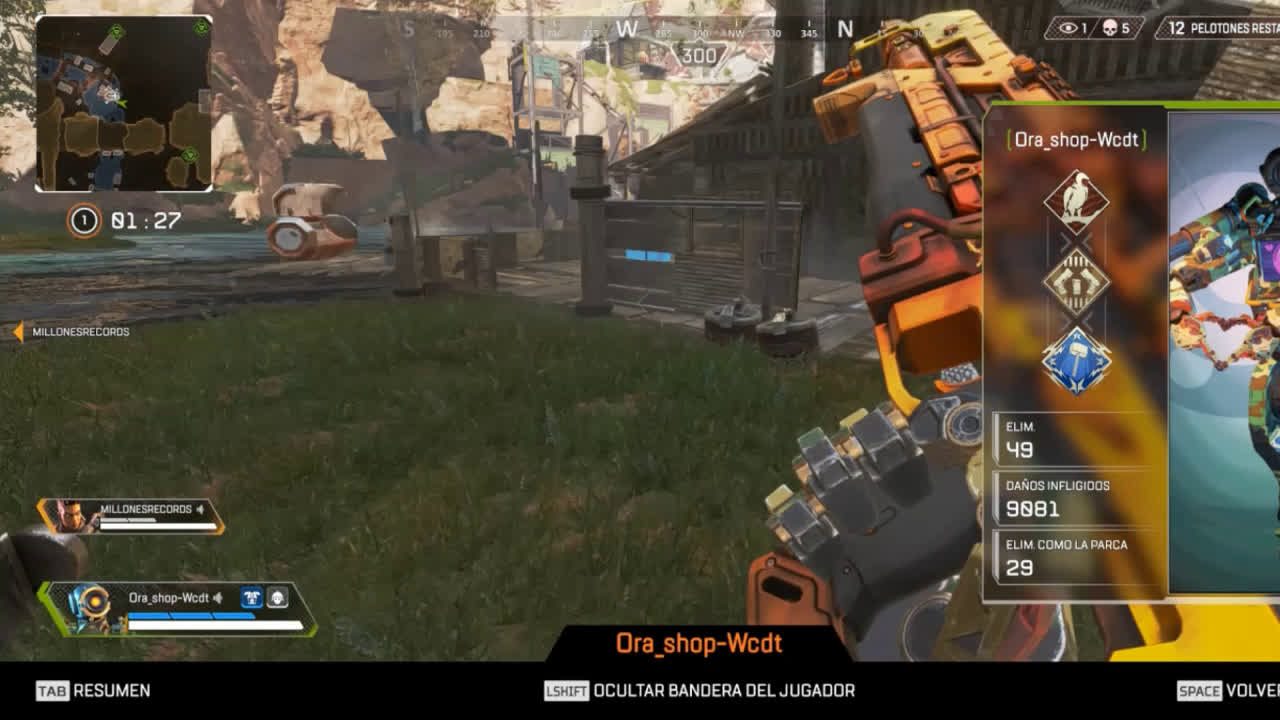The width and height of the screenshot is (1280, 720).
Task: Select the MILLONESRECORDS teammate card
Action: click(x=131, y=516)
